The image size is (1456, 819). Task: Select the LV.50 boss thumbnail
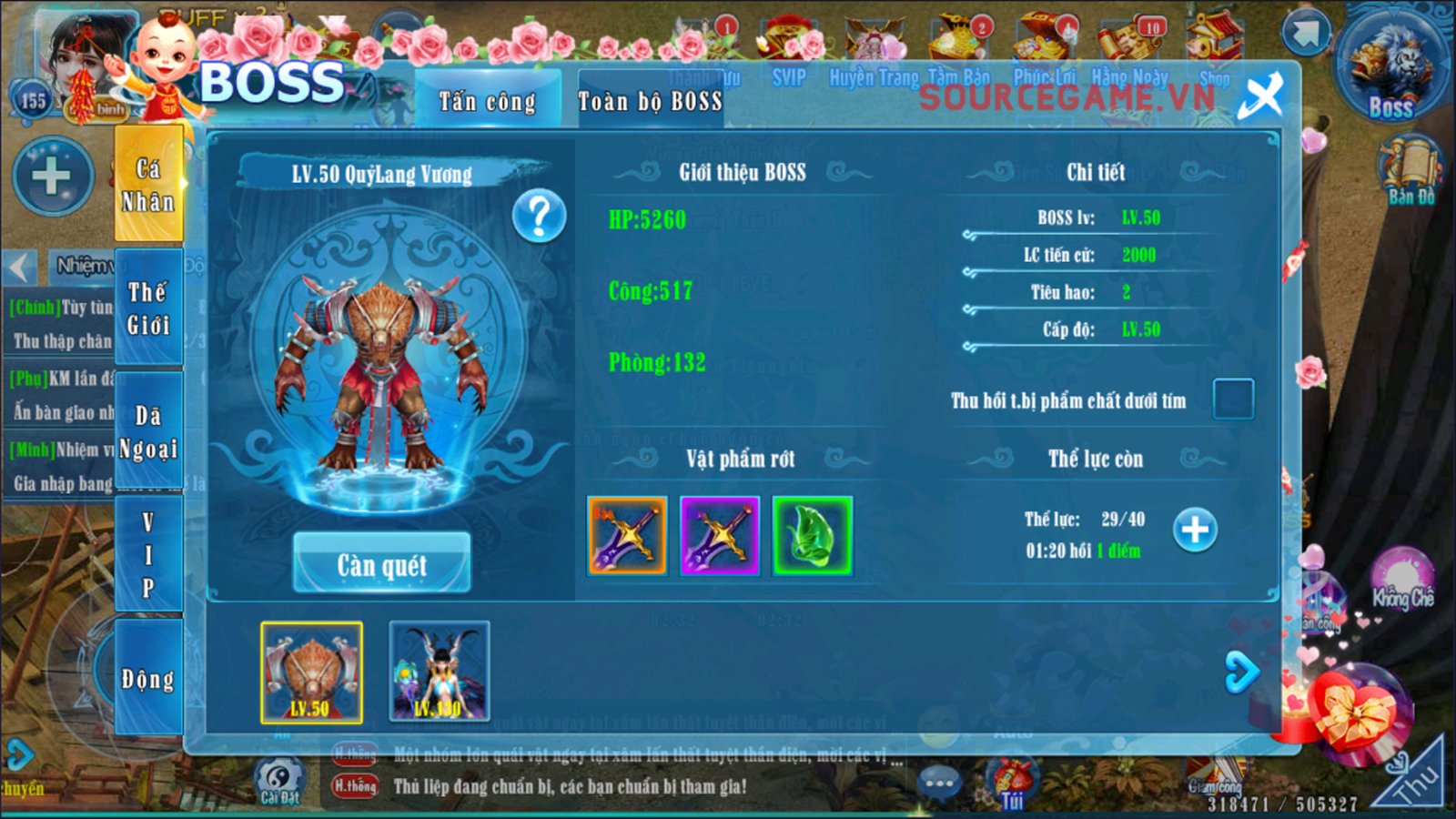click(311, 672)
